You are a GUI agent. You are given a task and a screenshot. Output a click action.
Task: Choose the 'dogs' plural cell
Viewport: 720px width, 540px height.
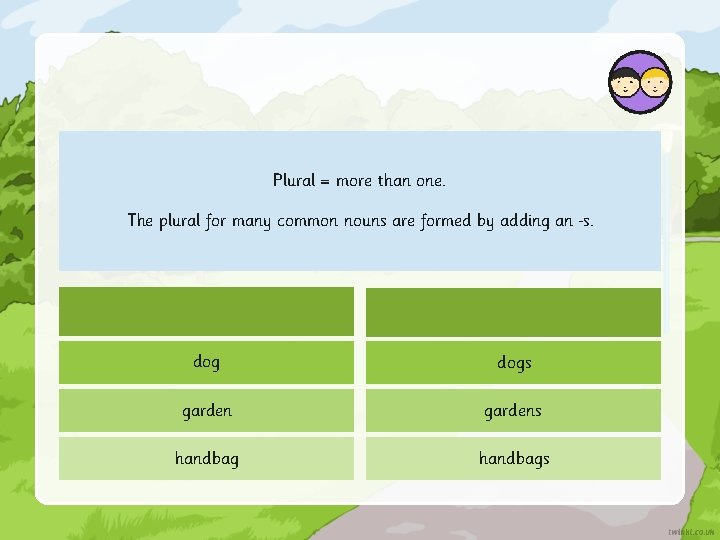click(x=513, y=362)
